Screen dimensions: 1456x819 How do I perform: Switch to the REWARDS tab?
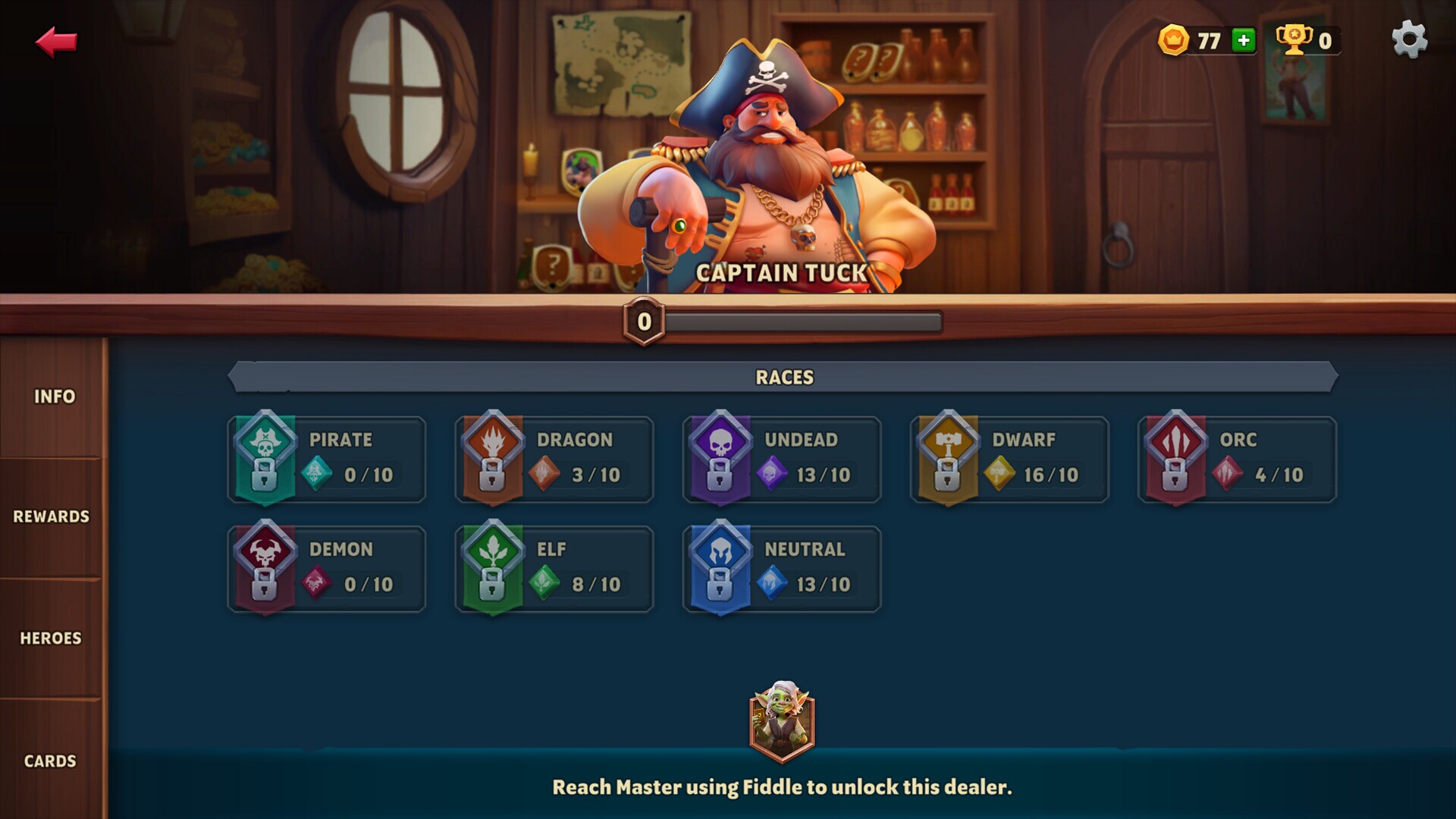coord(50,516)
